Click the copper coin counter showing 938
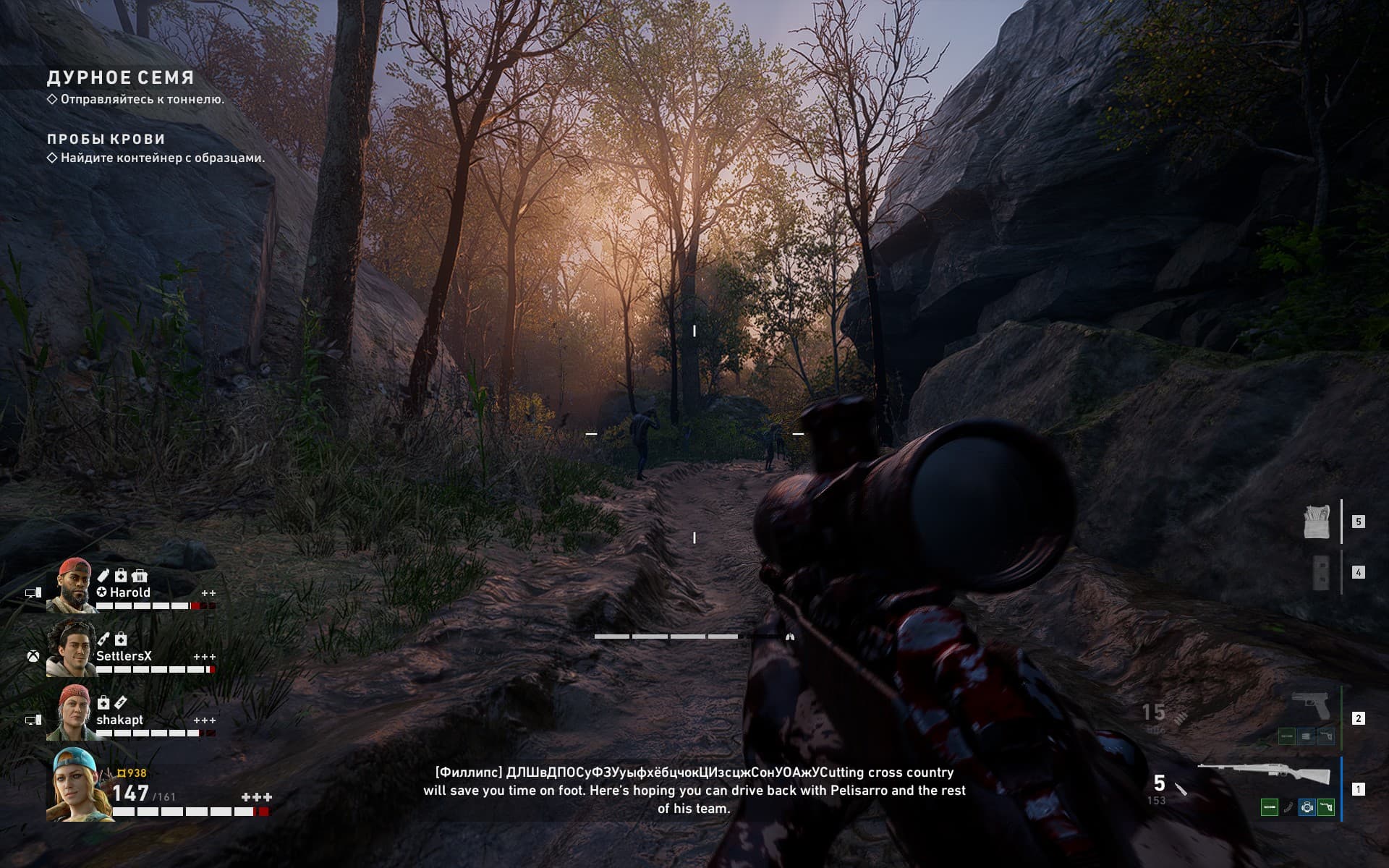 coord(132,773)
